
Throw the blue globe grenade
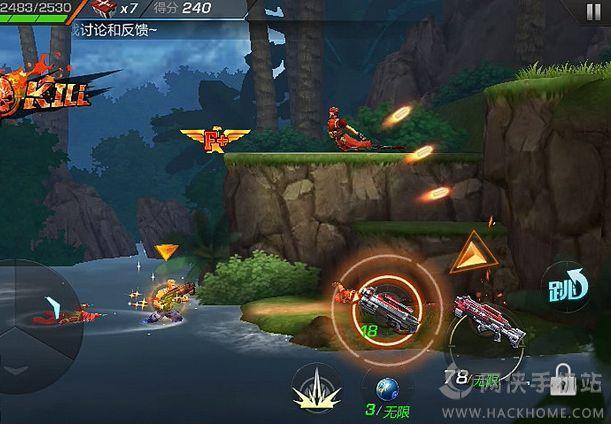tap(386, 388)
